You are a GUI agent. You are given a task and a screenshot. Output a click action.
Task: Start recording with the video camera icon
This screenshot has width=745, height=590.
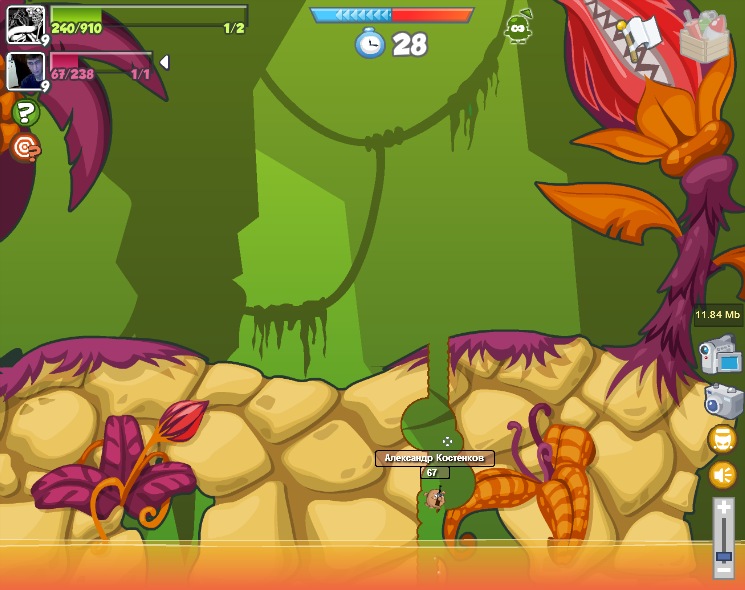point(720,355)
